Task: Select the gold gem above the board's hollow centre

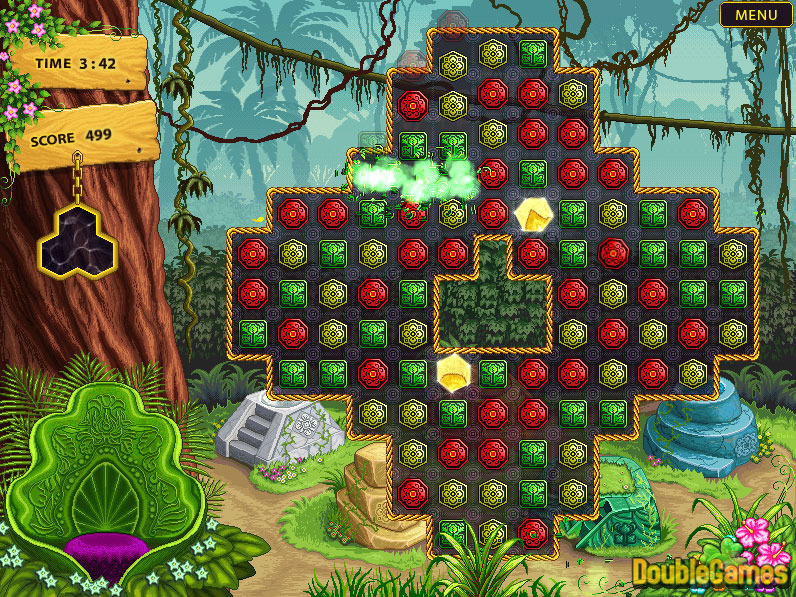Action: pyautogui.click(x=531, y=213)
